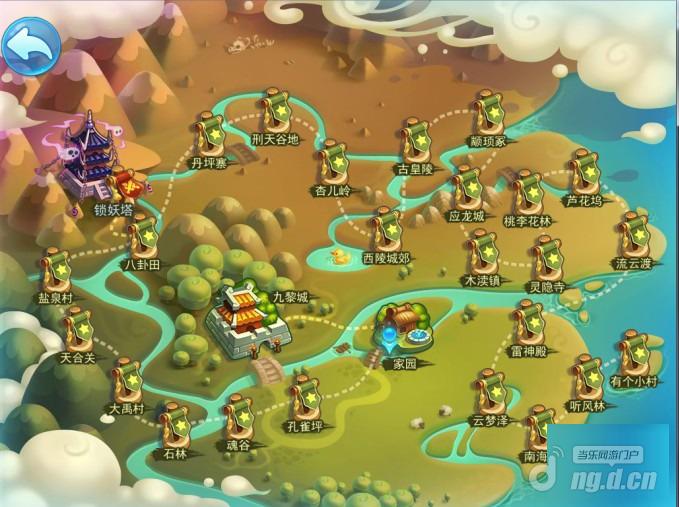This screenshot has height=507, width=679.
Task: Select the 流云渡 level banner
Action: tap(633, 235)
